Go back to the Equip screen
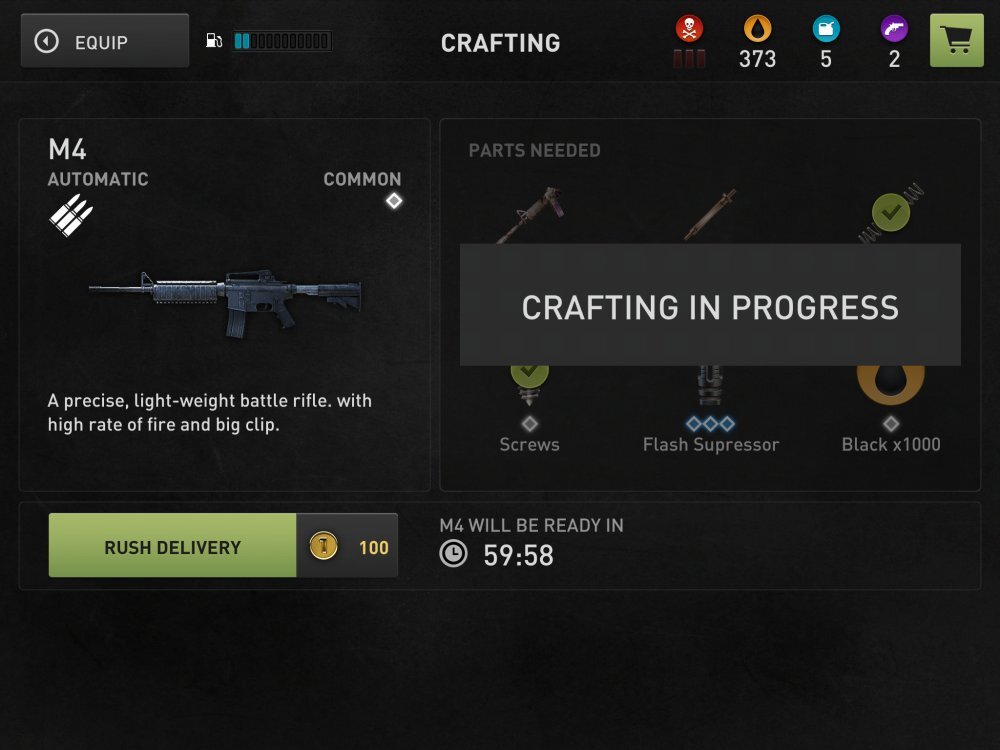1000x750 pixels. 105,41
